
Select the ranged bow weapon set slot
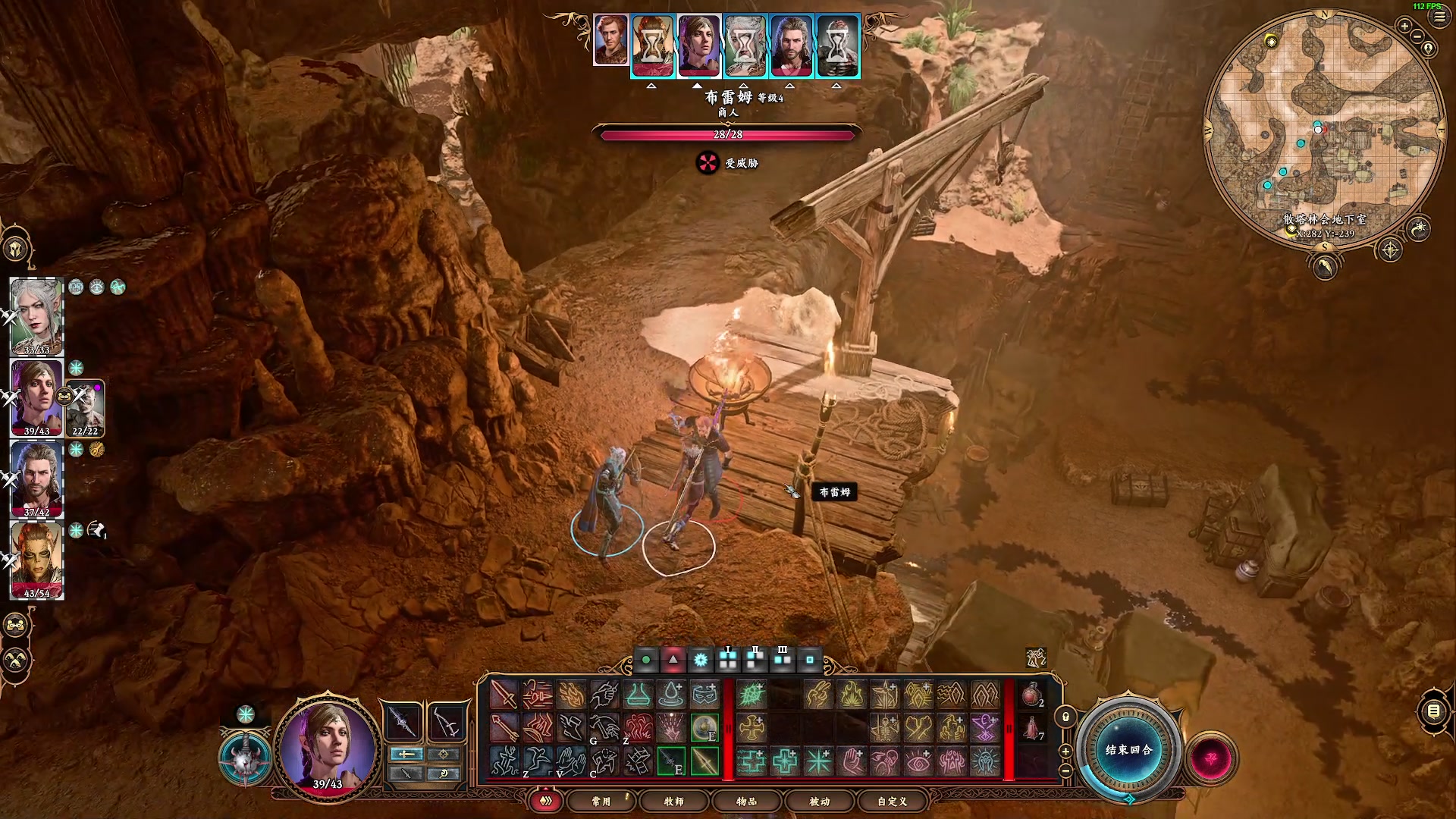[445, 722]
